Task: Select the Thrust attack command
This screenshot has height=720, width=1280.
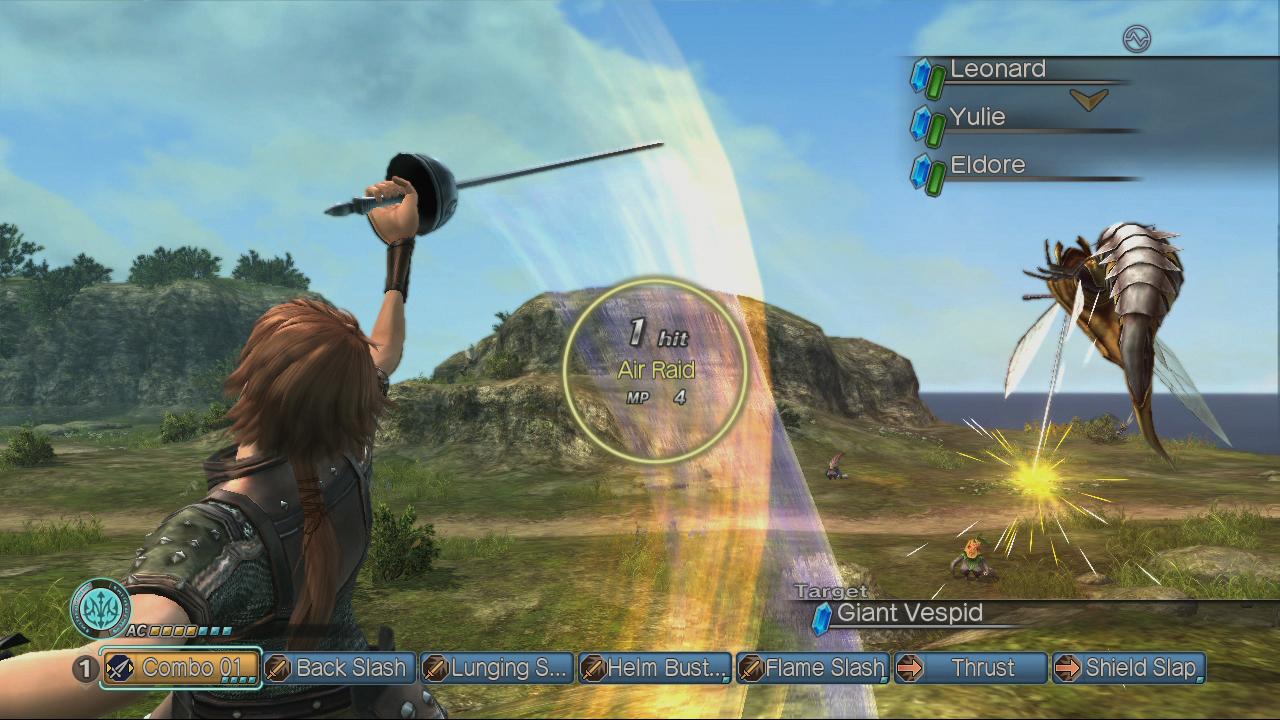Action: (970, 668)
